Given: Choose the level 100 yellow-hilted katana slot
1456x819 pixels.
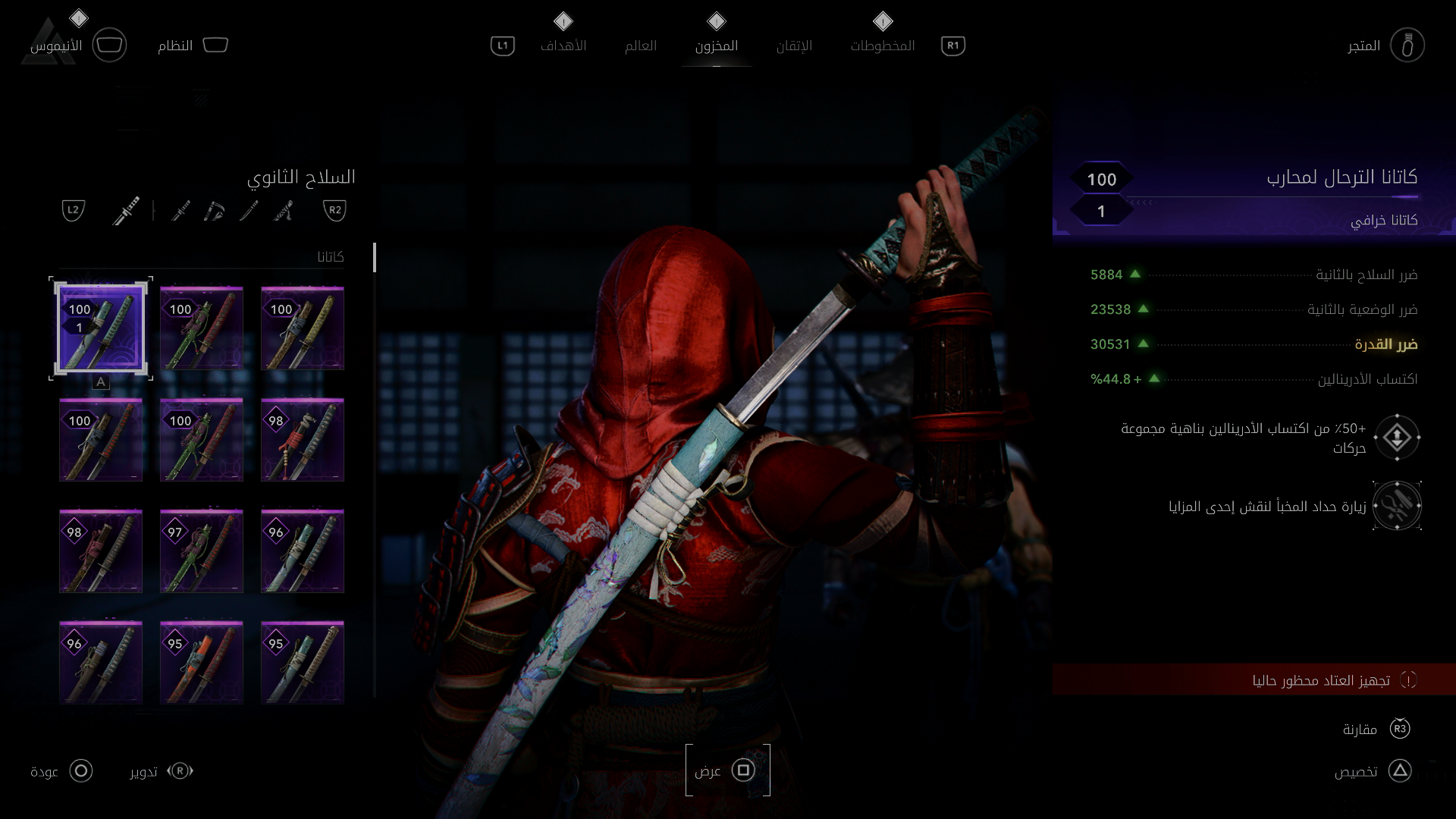Looking at the screenshot, I should tap(303, 328).
